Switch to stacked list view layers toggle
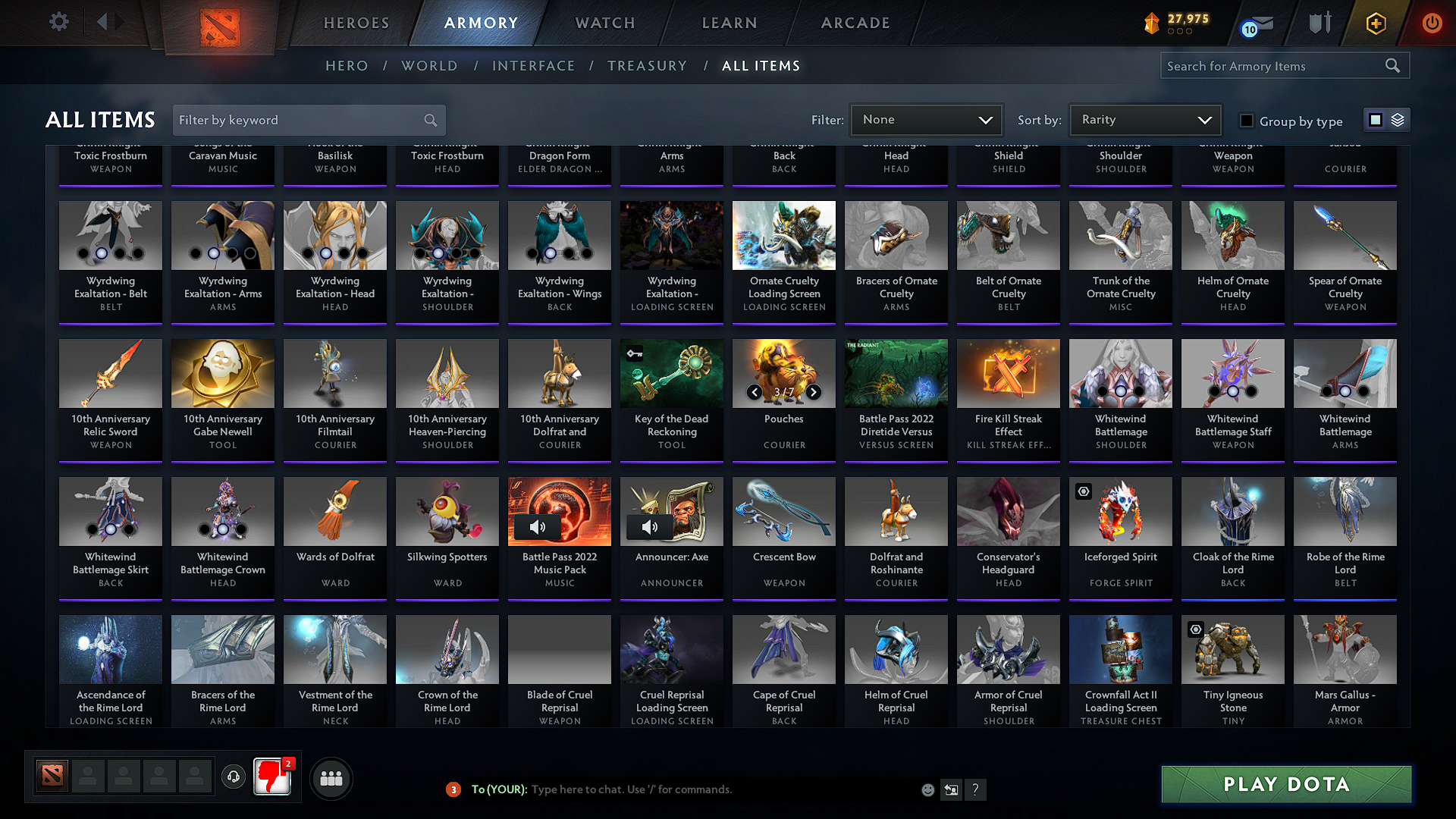This screenshot has height=819, width=1456. coord(1398,120)
